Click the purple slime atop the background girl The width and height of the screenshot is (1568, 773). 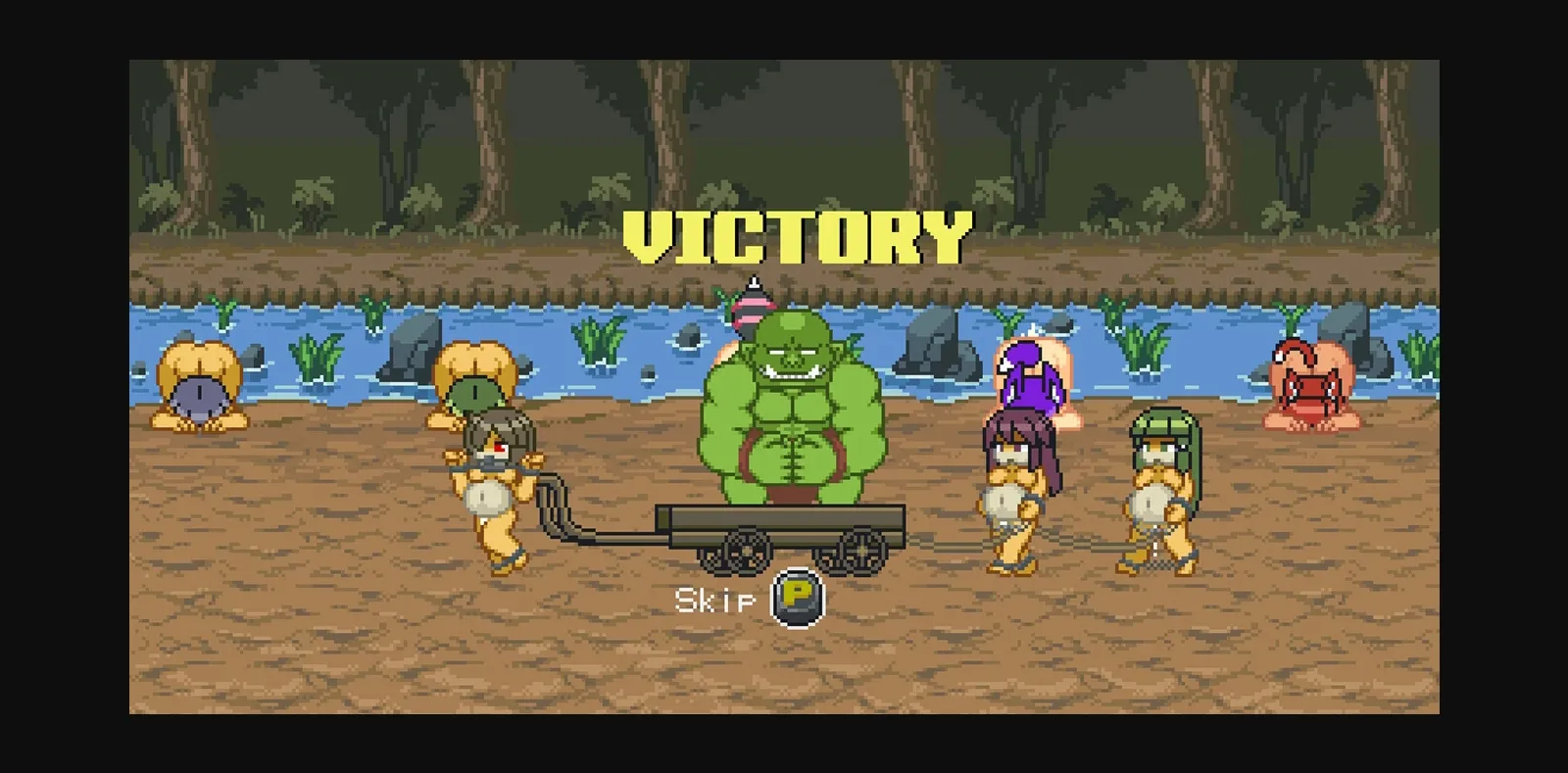1029,372
